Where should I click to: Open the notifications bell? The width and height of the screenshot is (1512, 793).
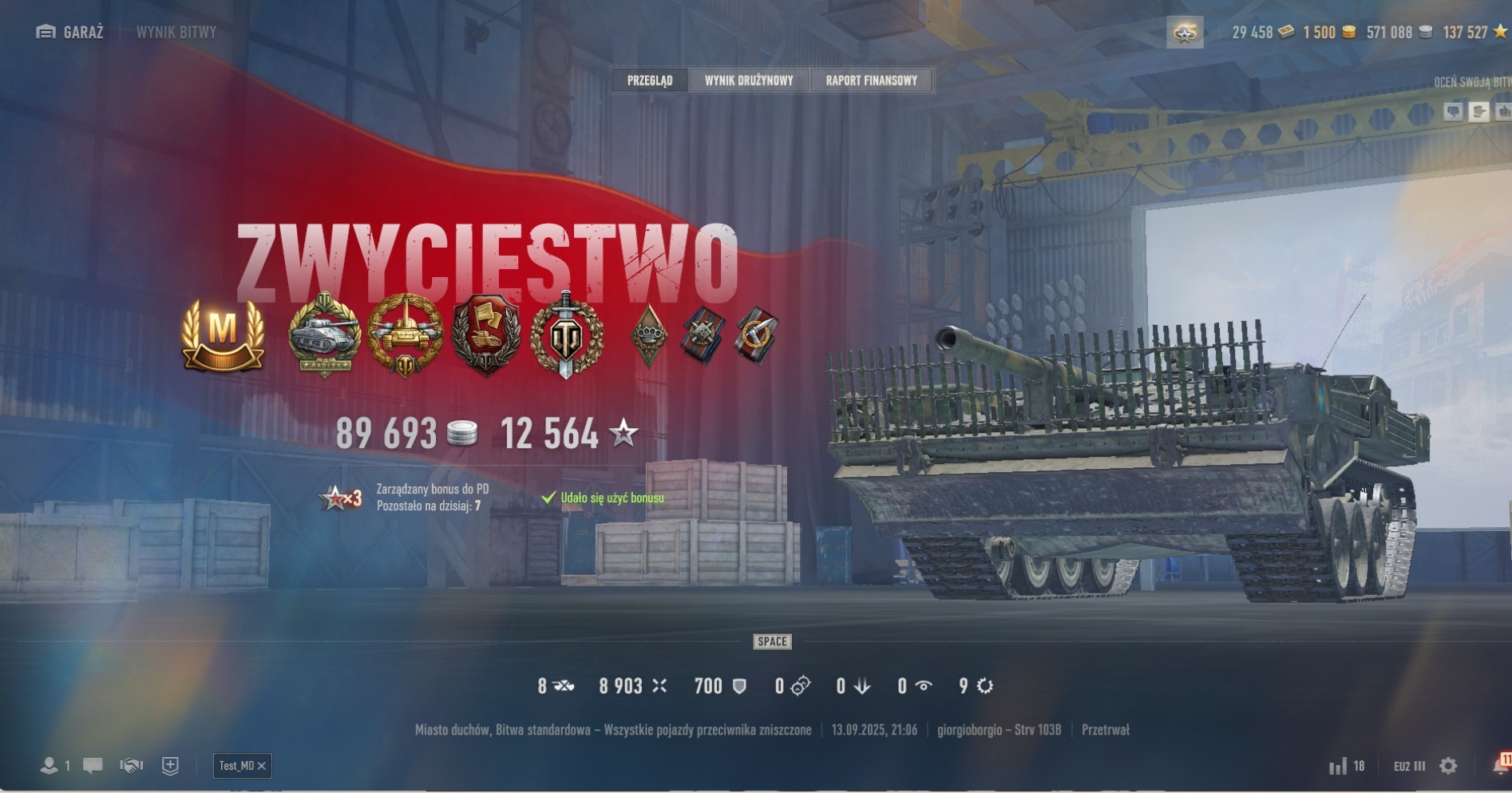coord(1501,764)
